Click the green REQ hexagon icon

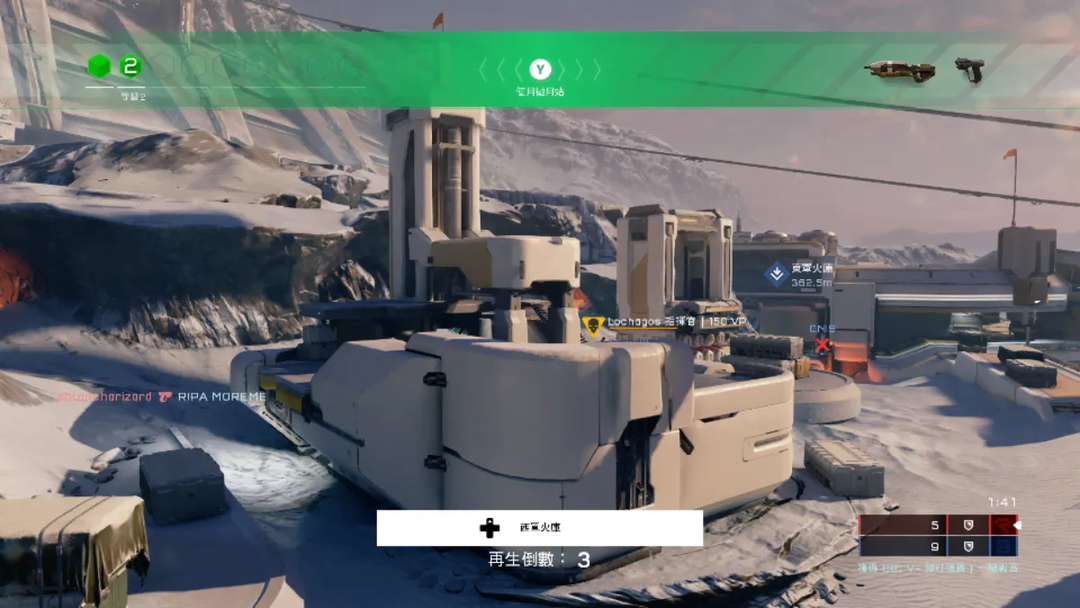pyautogui.click(x=99, y=67)
